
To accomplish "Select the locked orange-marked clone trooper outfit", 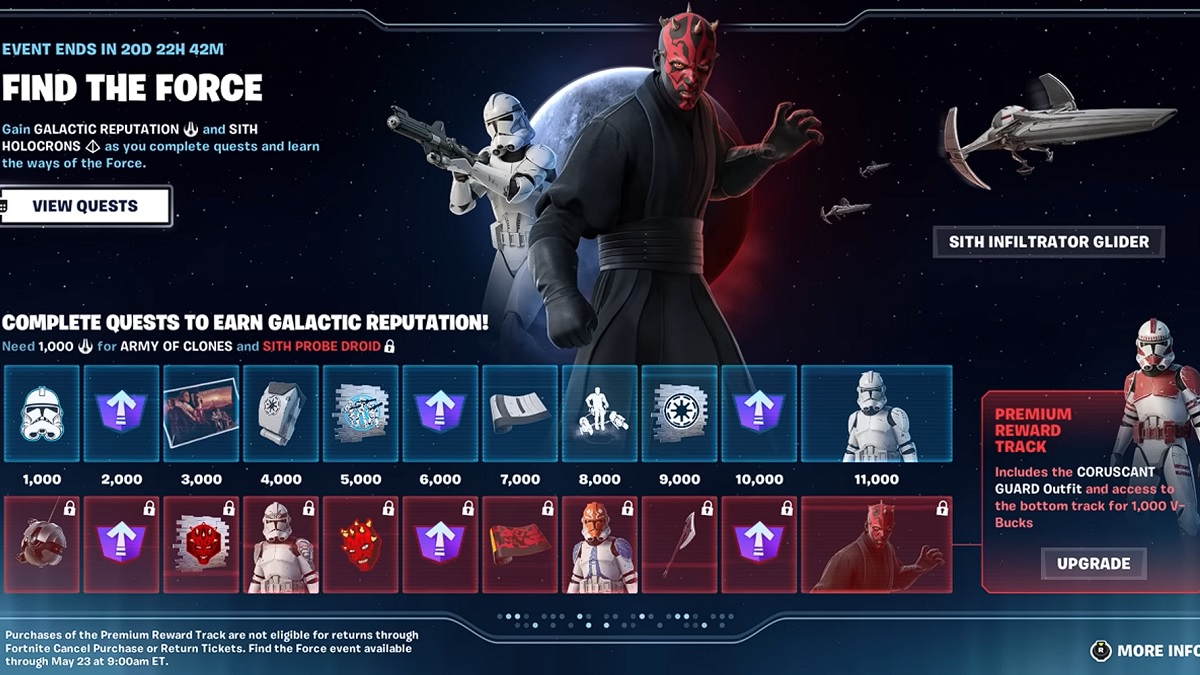I will pos(600,544).
